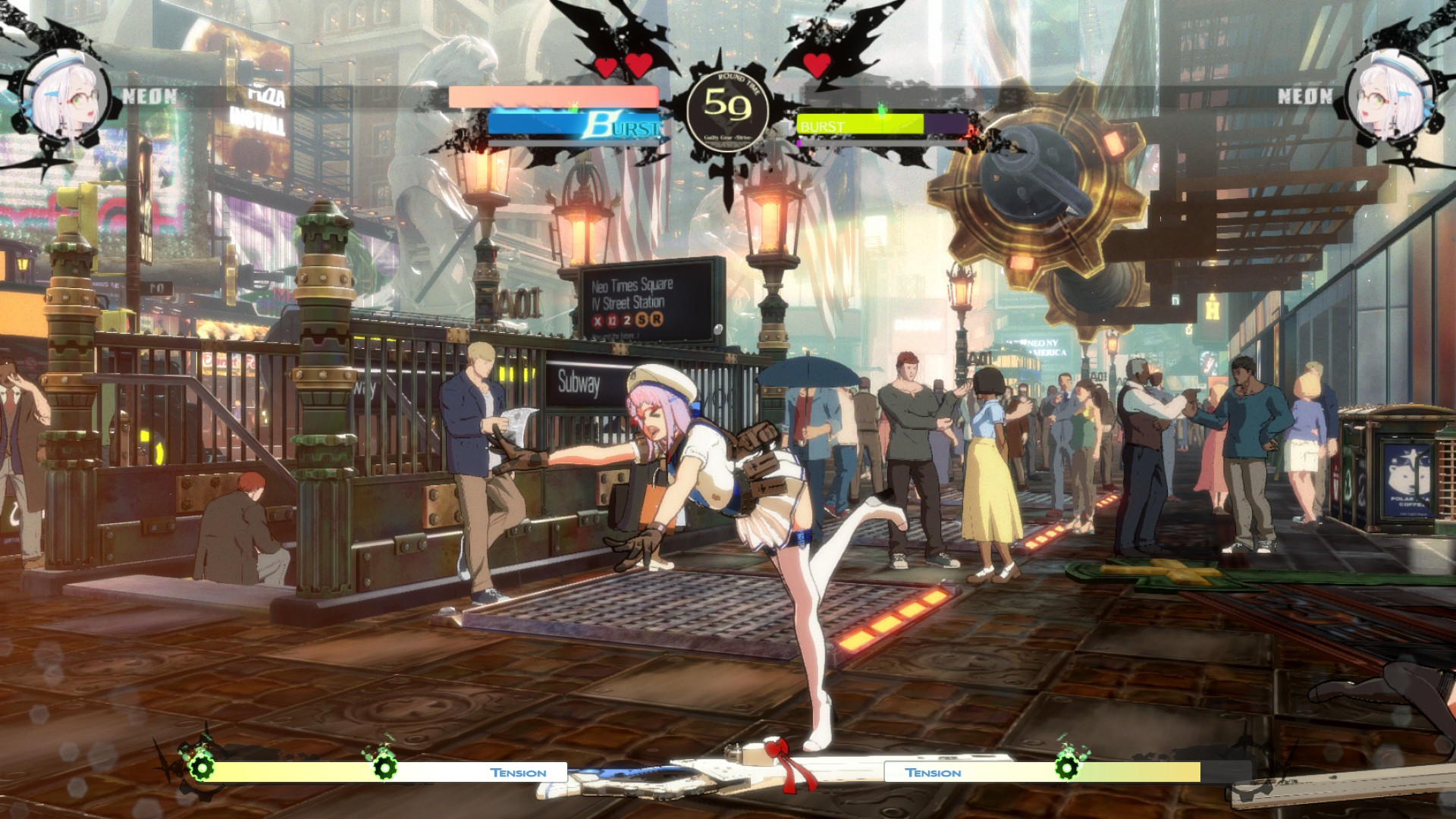
Task: Select the left NEON name label
Action: 149,96
